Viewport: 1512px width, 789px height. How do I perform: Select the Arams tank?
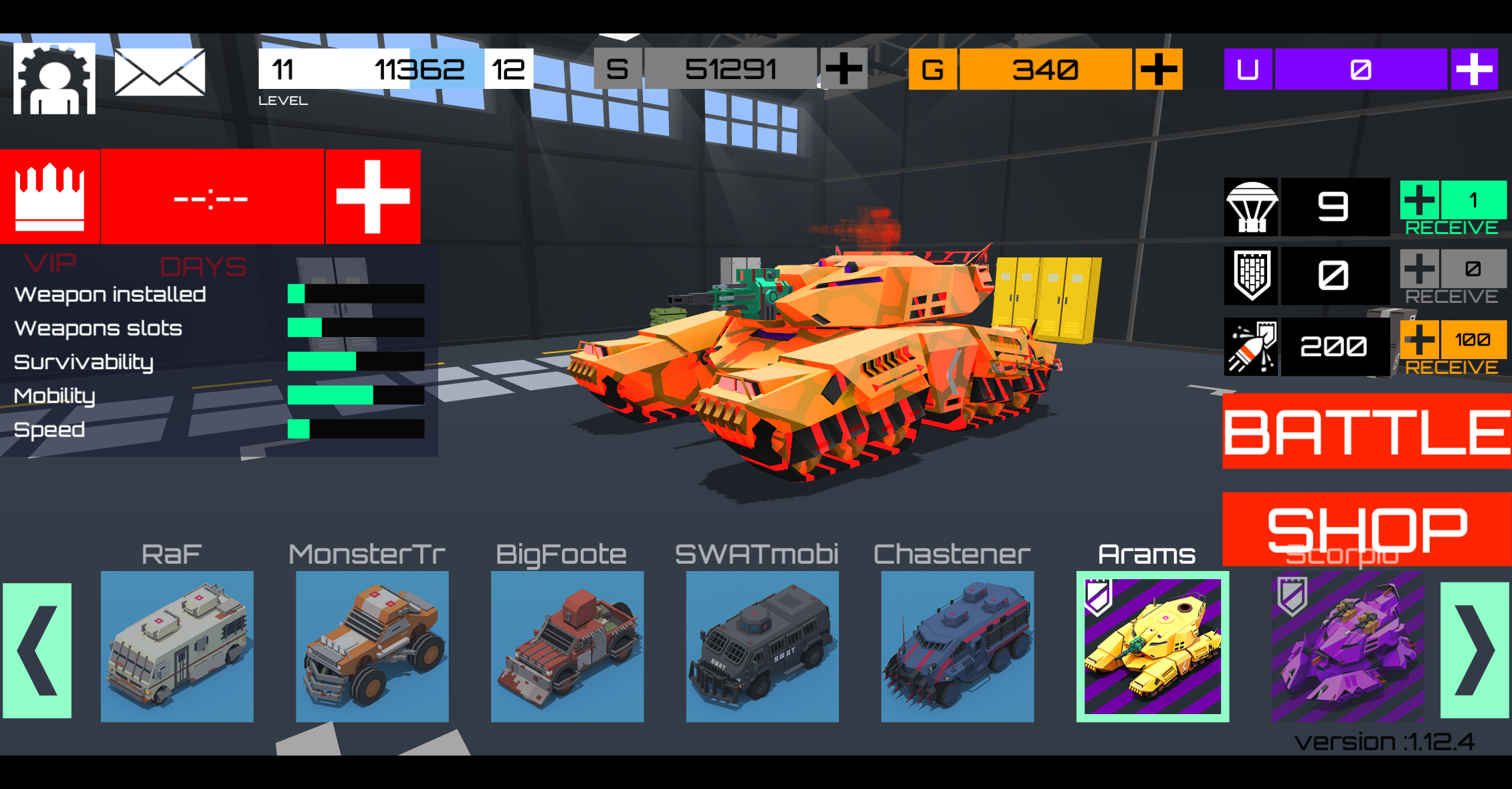pos(1151,645)
